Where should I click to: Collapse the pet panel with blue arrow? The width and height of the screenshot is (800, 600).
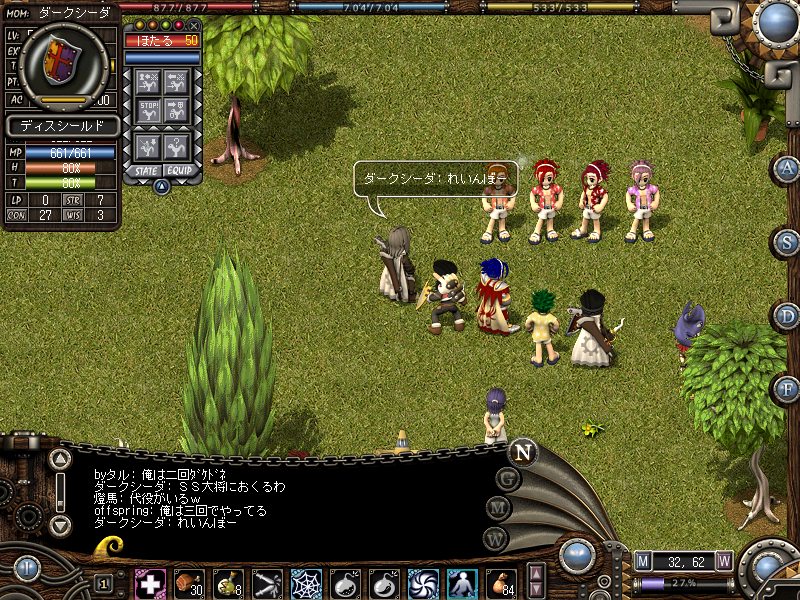click(x=161, y=186)
